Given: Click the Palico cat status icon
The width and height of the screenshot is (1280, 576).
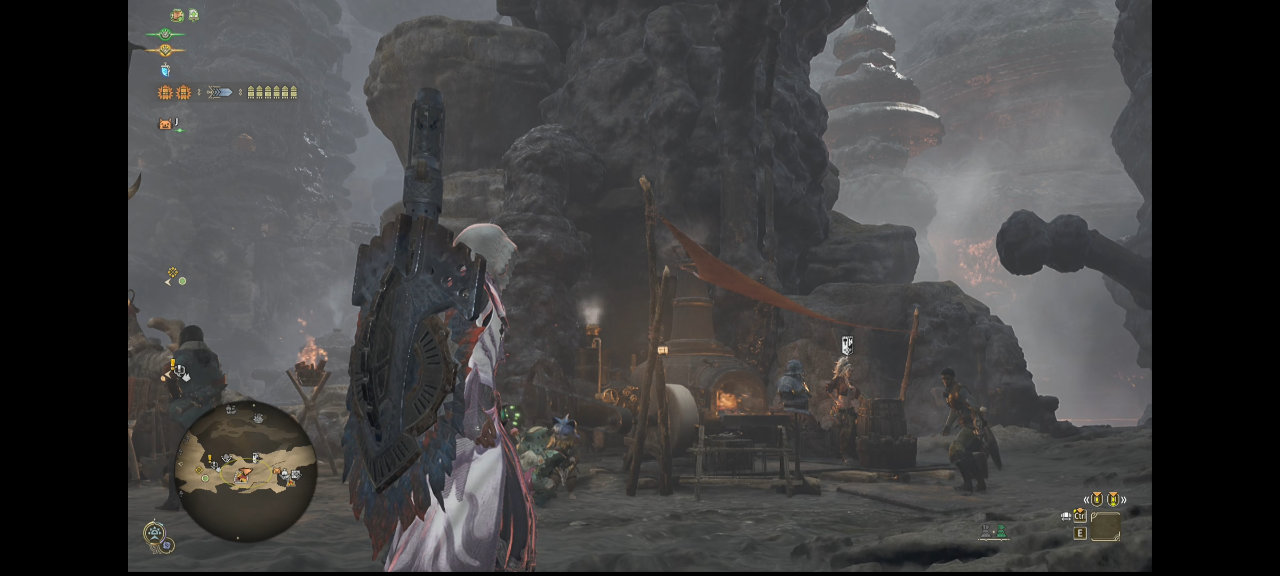Looking at the screenshot, I should pyautogui.click(x=165, y=124).
